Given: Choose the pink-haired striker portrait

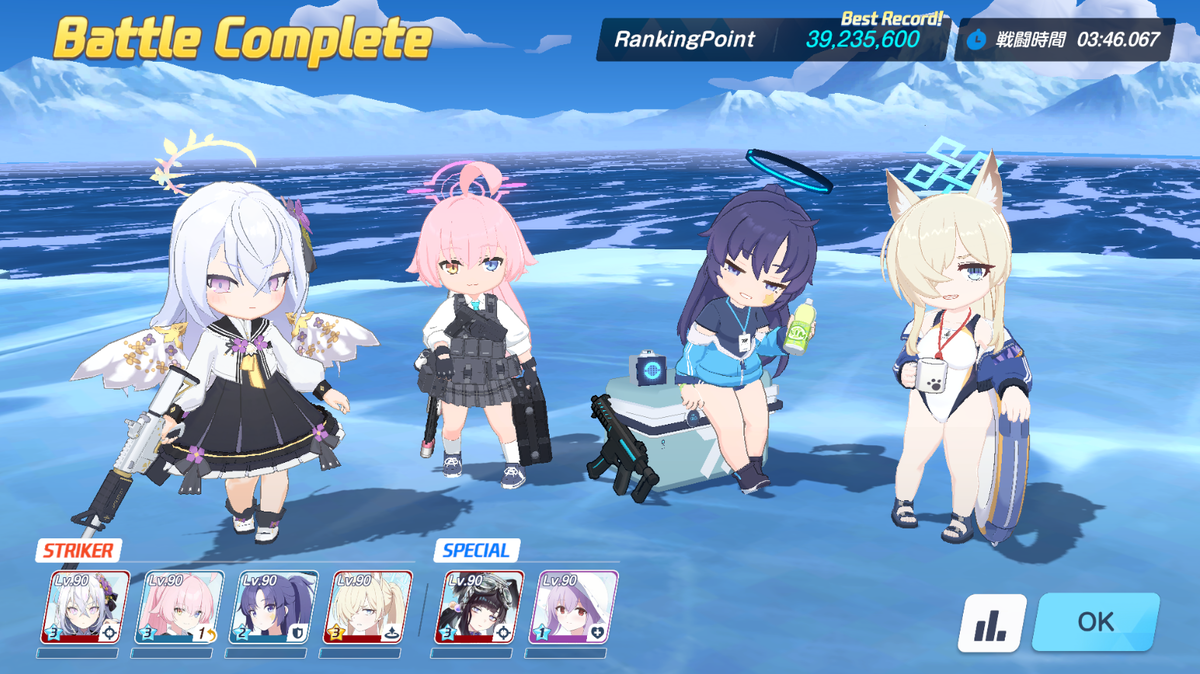Looking at the screenshot, I should (x=178, y=607).
